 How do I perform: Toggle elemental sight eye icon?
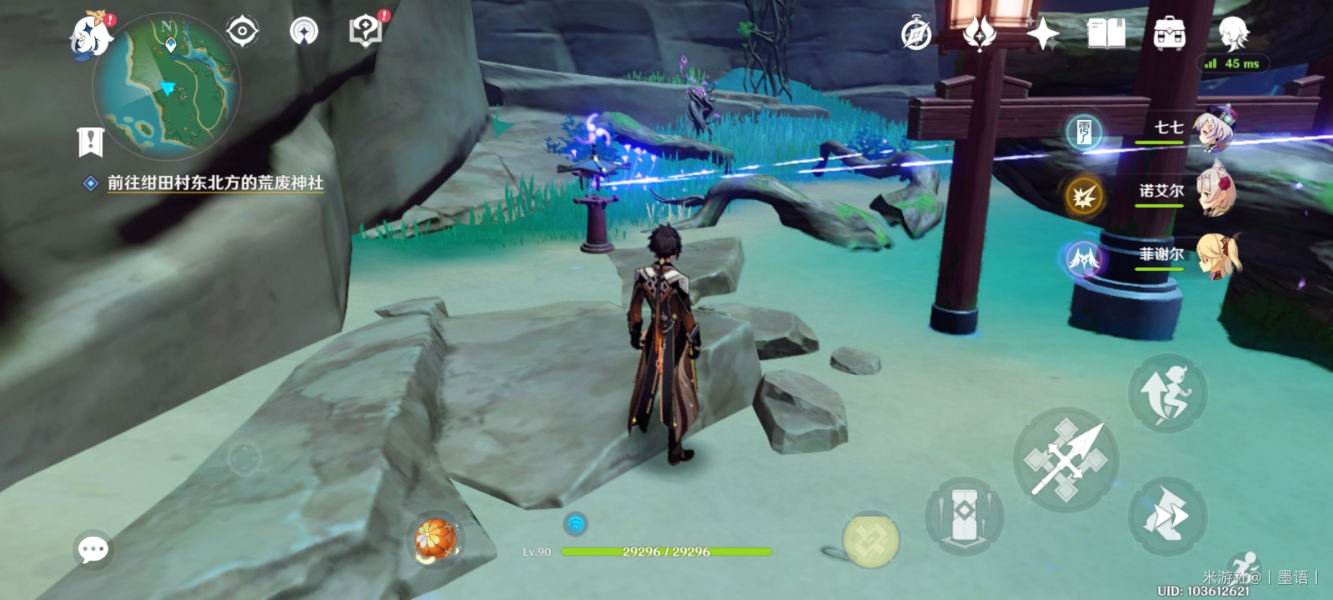click(243, 32)
